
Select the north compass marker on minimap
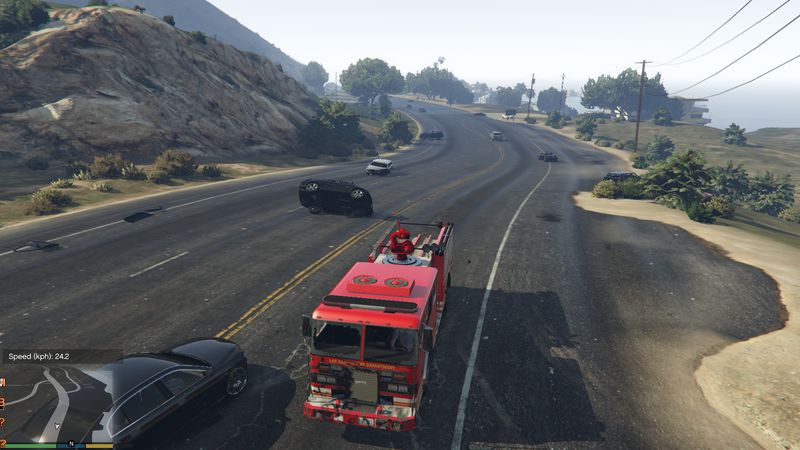click(71, 442)
